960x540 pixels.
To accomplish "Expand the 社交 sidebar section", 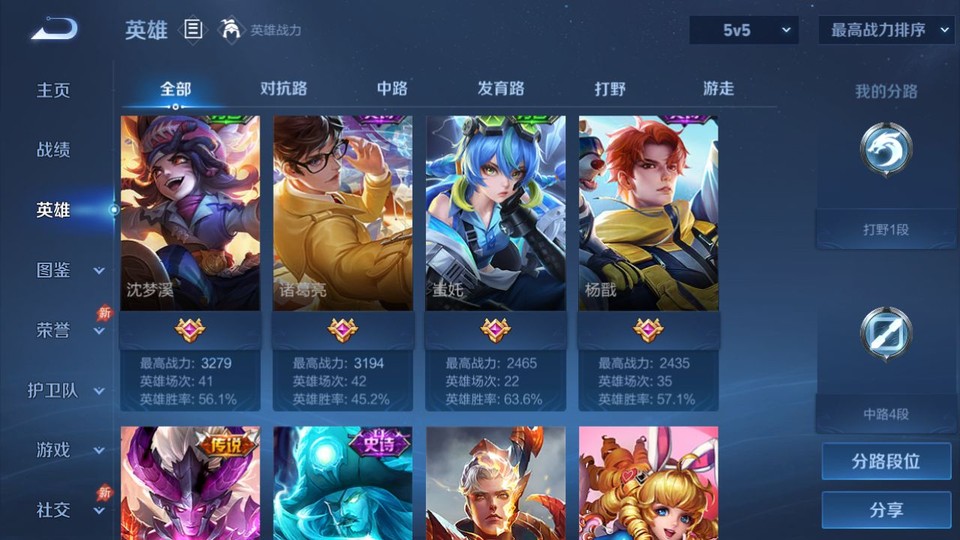I will (68, 510).
